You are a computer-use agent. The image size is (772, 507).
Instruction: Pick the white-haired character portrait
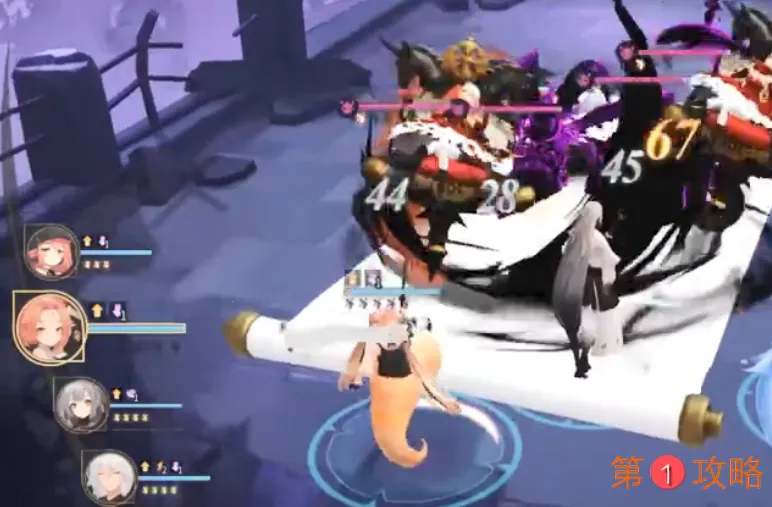click(x=107, y=477)
